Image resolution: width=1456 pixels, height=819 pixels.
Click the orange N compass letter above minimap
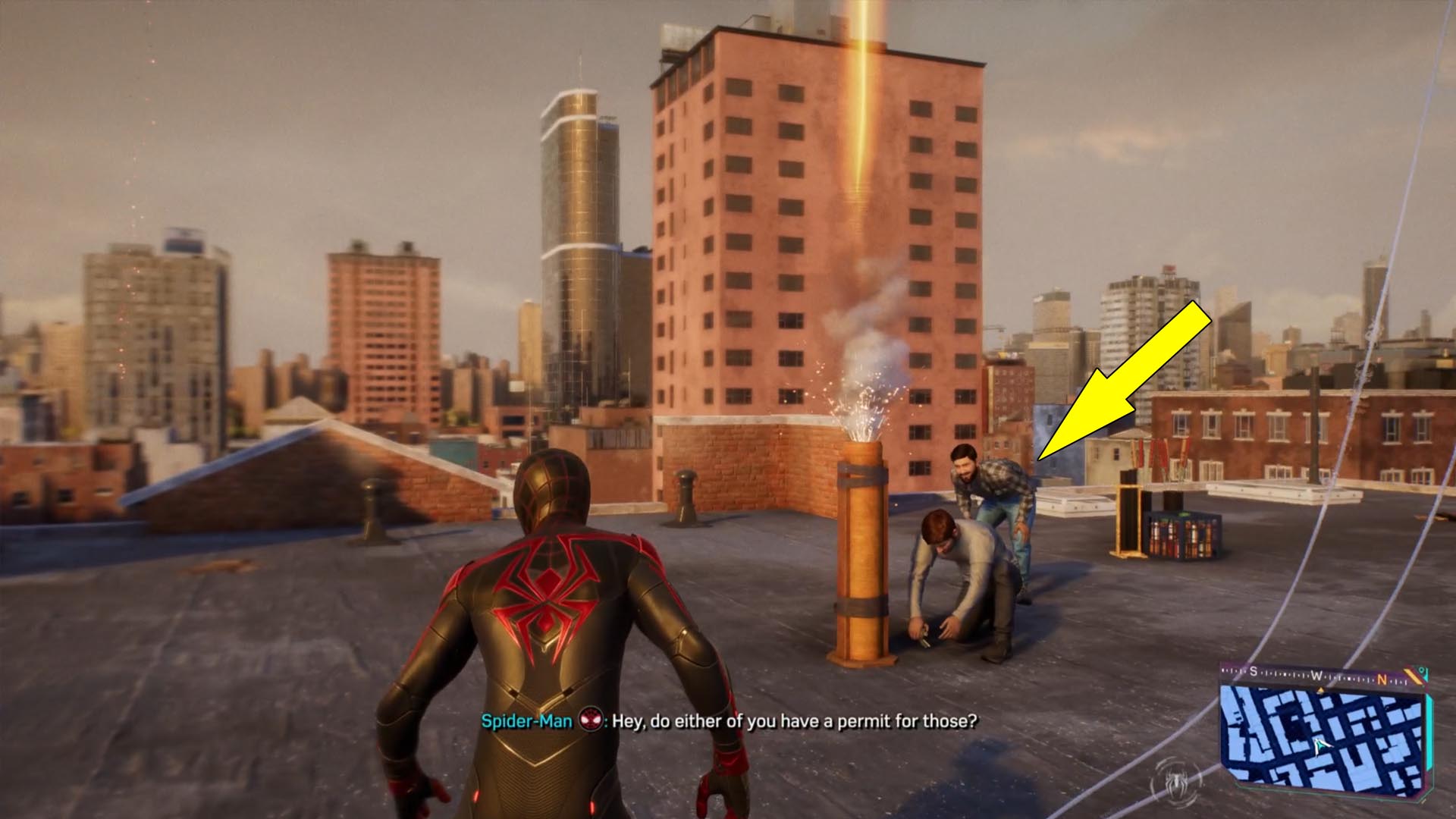(x=1382, y=679)
